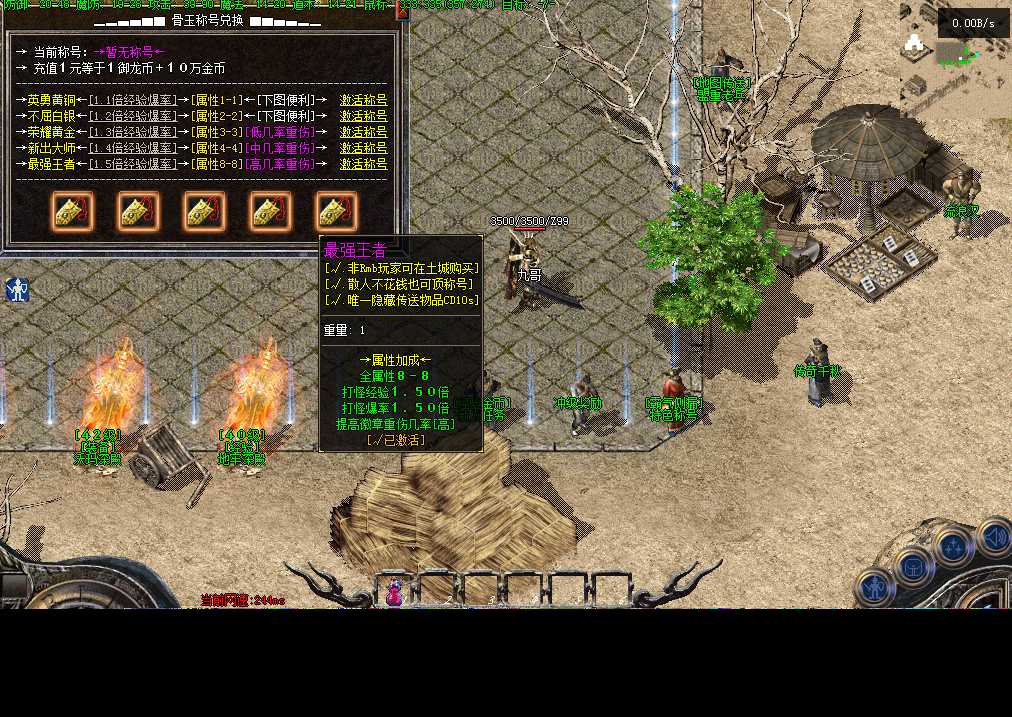This screenshot has height=717, width=1012.
Task: Open the skills sparkle round button
Action: pos(953,547)
